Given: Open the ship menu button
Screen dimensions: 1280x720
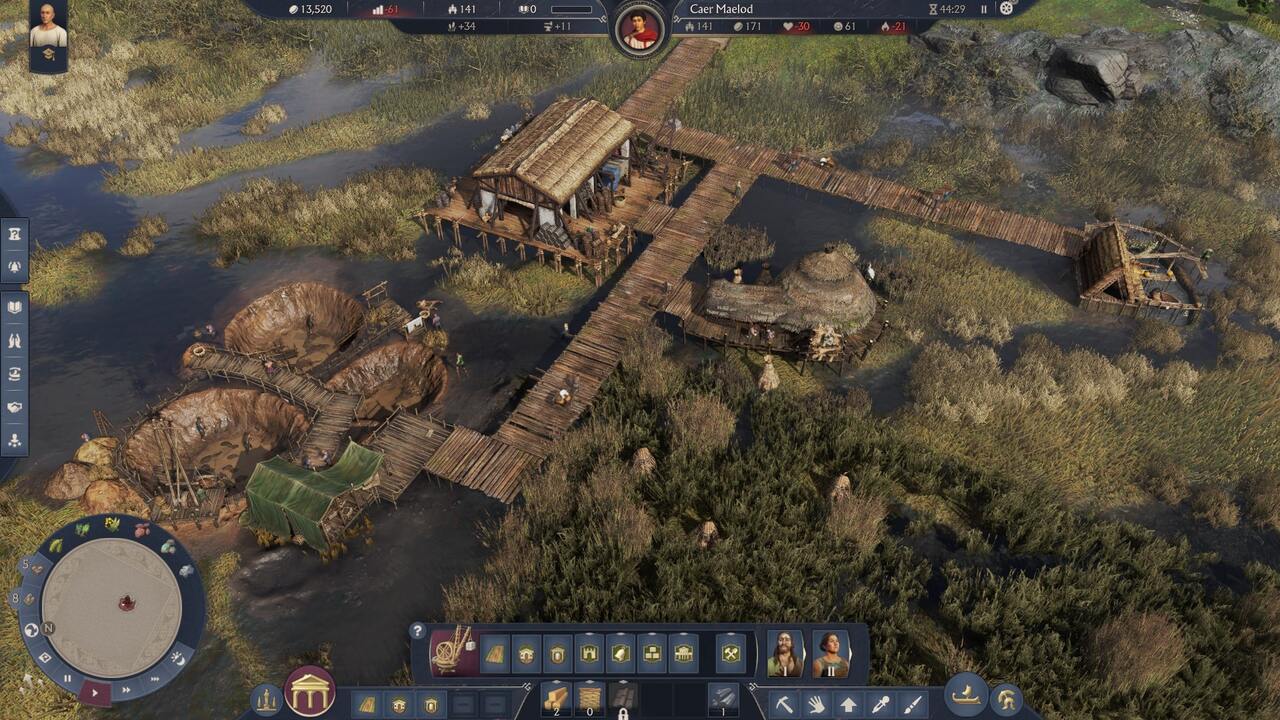Looking at the screenshot, I should coord(966,695).
